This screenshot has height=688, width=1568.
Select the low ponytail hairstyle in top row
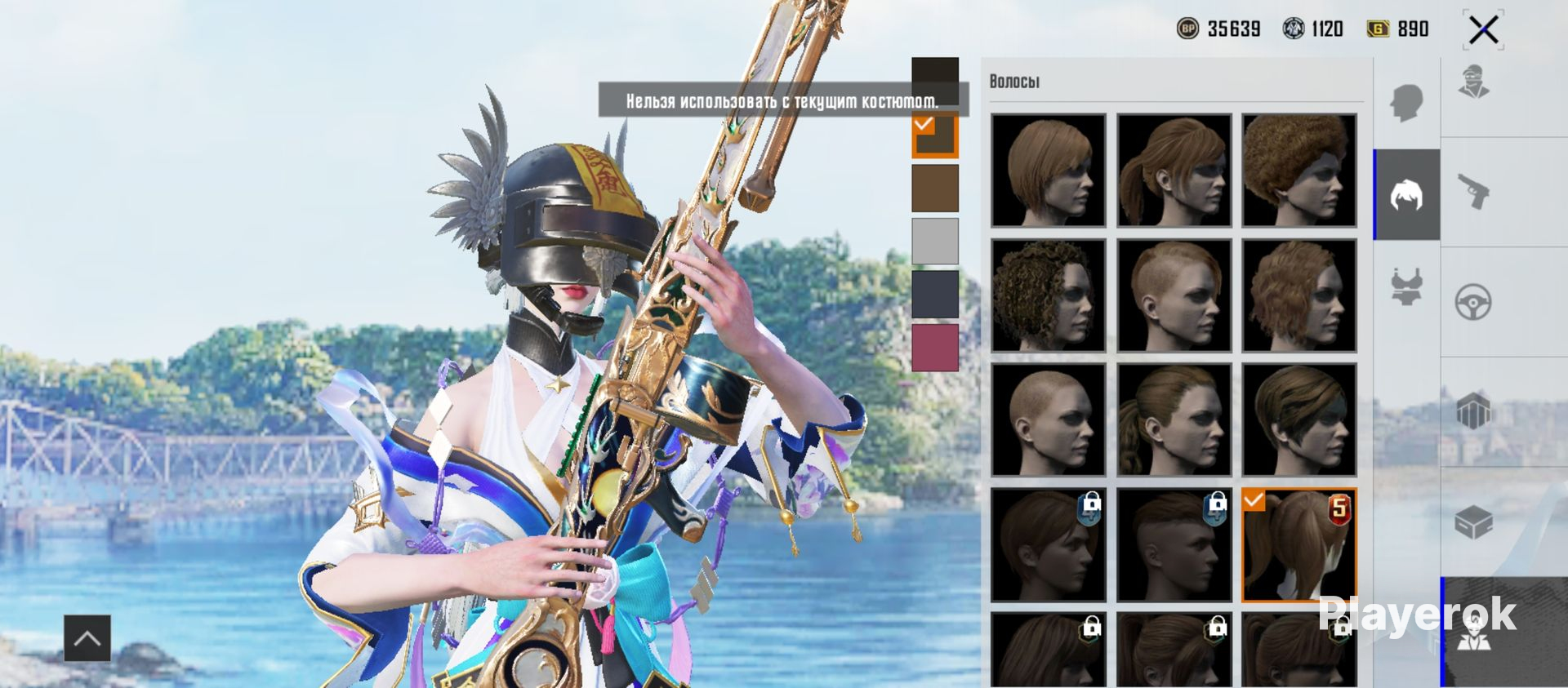[x=1174, y=170]
